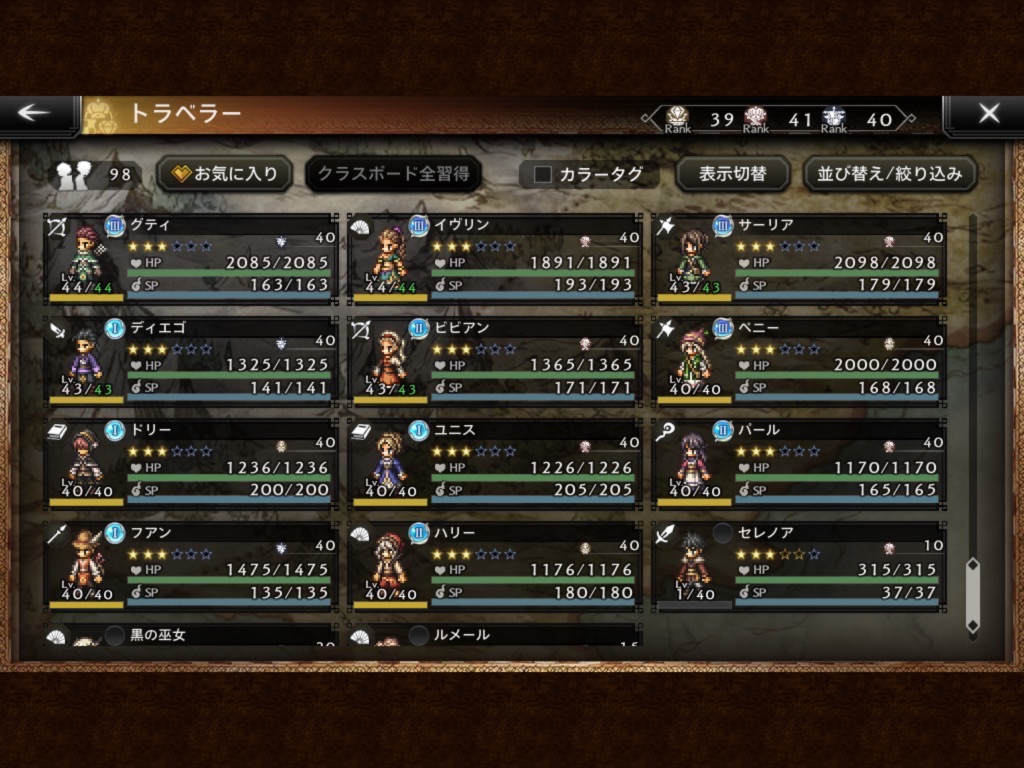Open the 表示切替 display switch
Viewport: 1024px width, 768px height.
point(732,174)
